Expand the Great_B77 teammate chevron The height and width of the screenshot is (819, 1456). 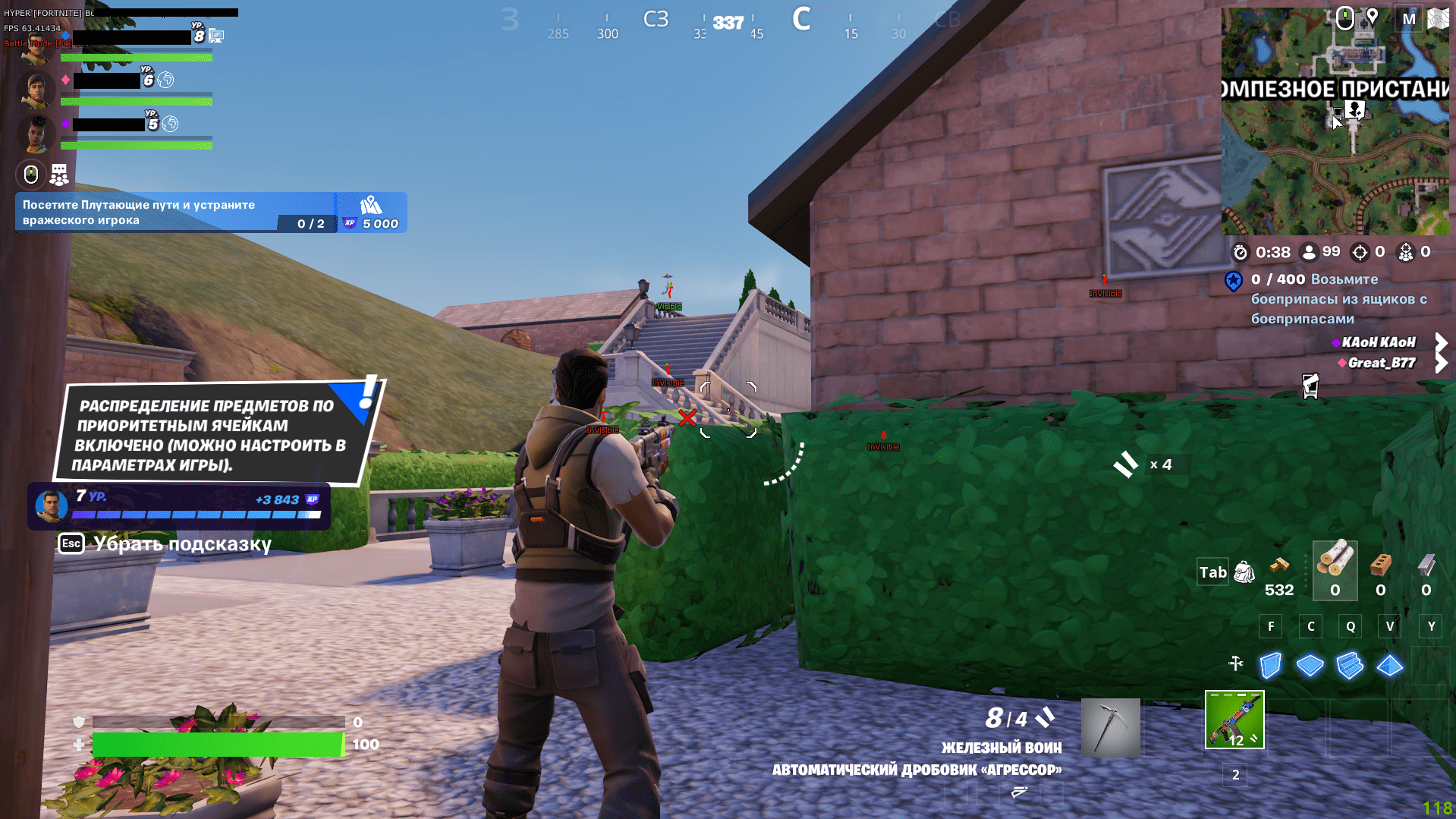(1441, 363)
